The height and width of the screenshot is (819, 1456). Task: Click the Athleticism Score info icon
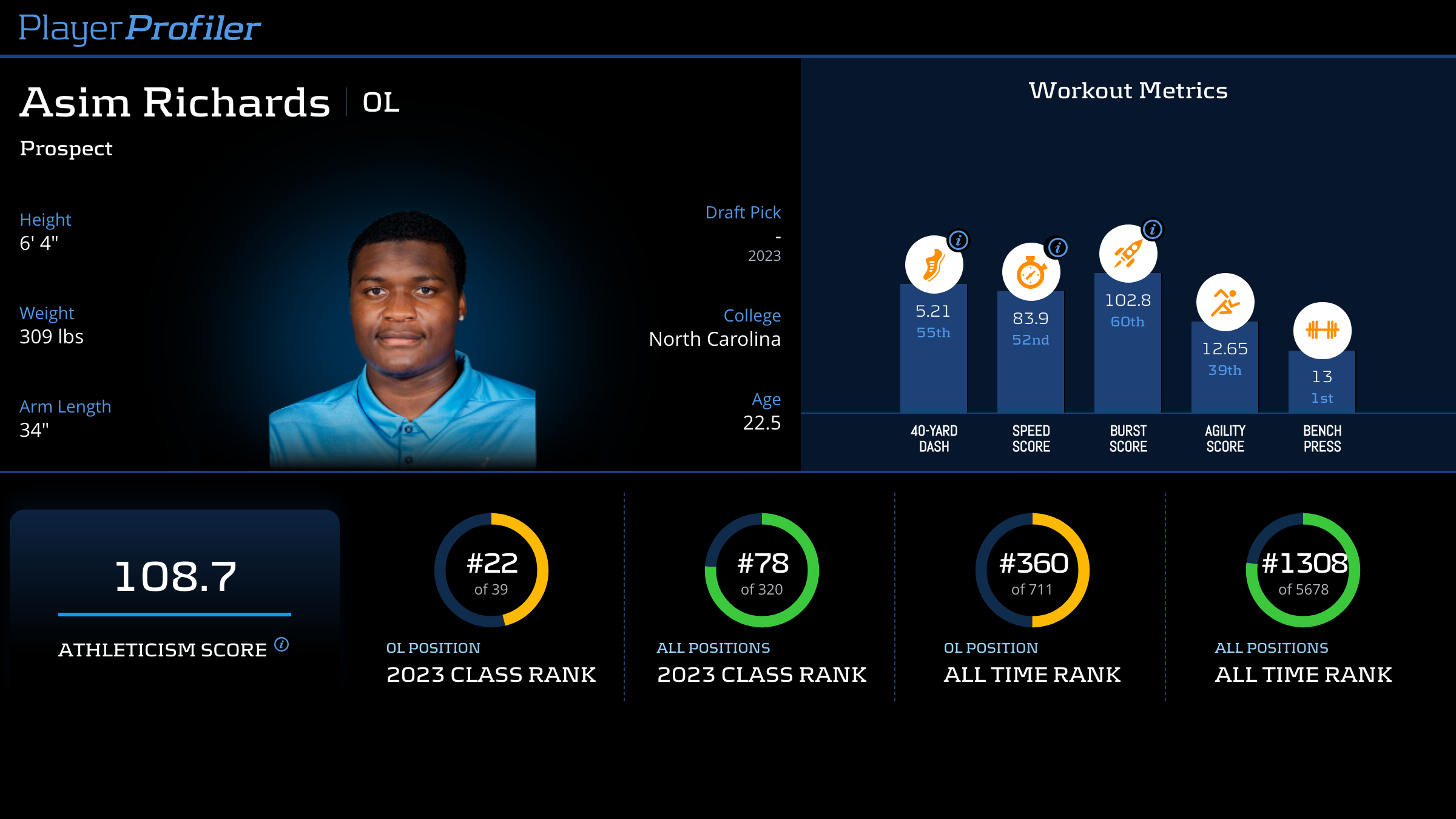click(281, 644)
